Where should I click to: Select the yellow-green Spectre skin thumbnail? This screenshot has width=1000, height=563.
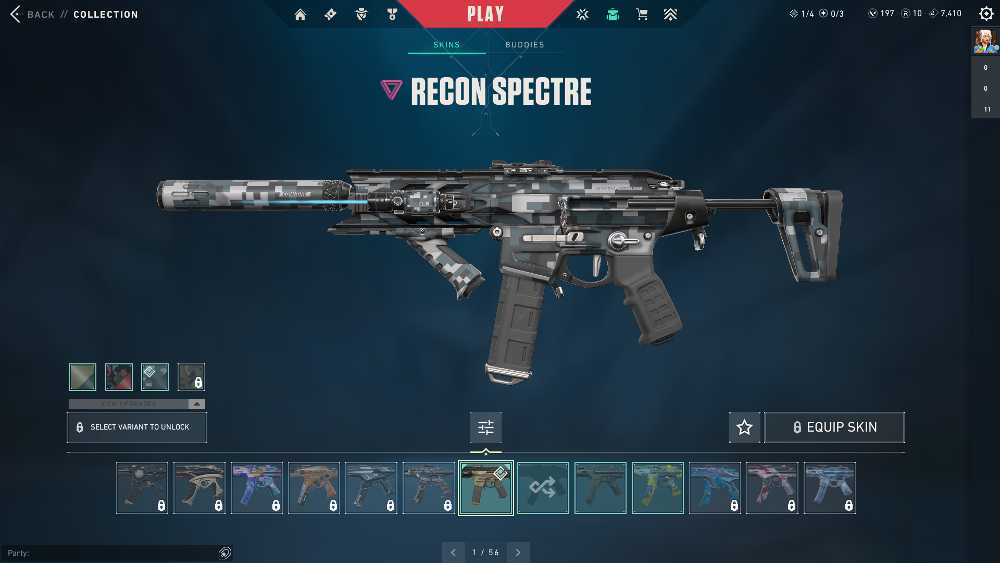[658, 488]
